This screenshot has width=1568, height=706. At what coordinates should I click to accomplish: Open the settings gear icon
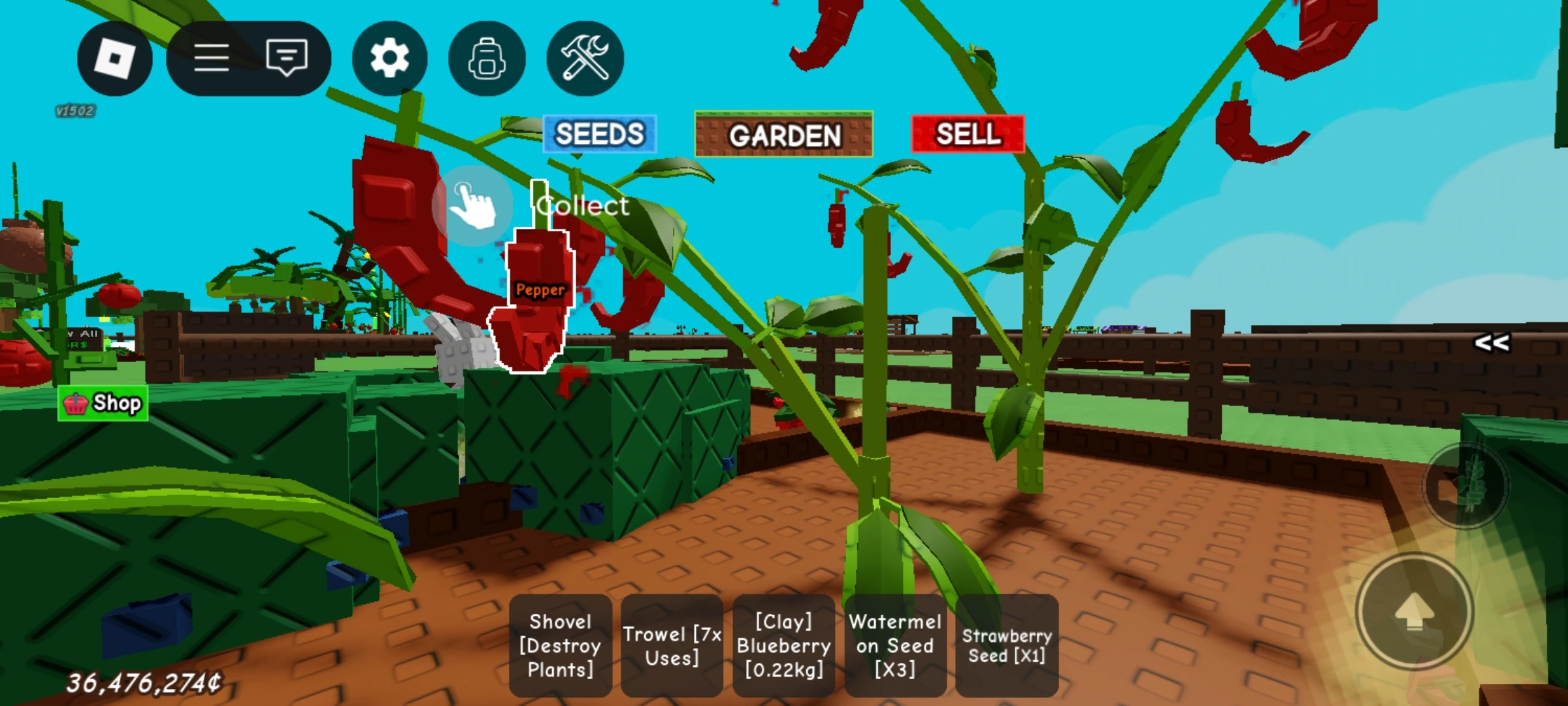click(x=389, y=58)
